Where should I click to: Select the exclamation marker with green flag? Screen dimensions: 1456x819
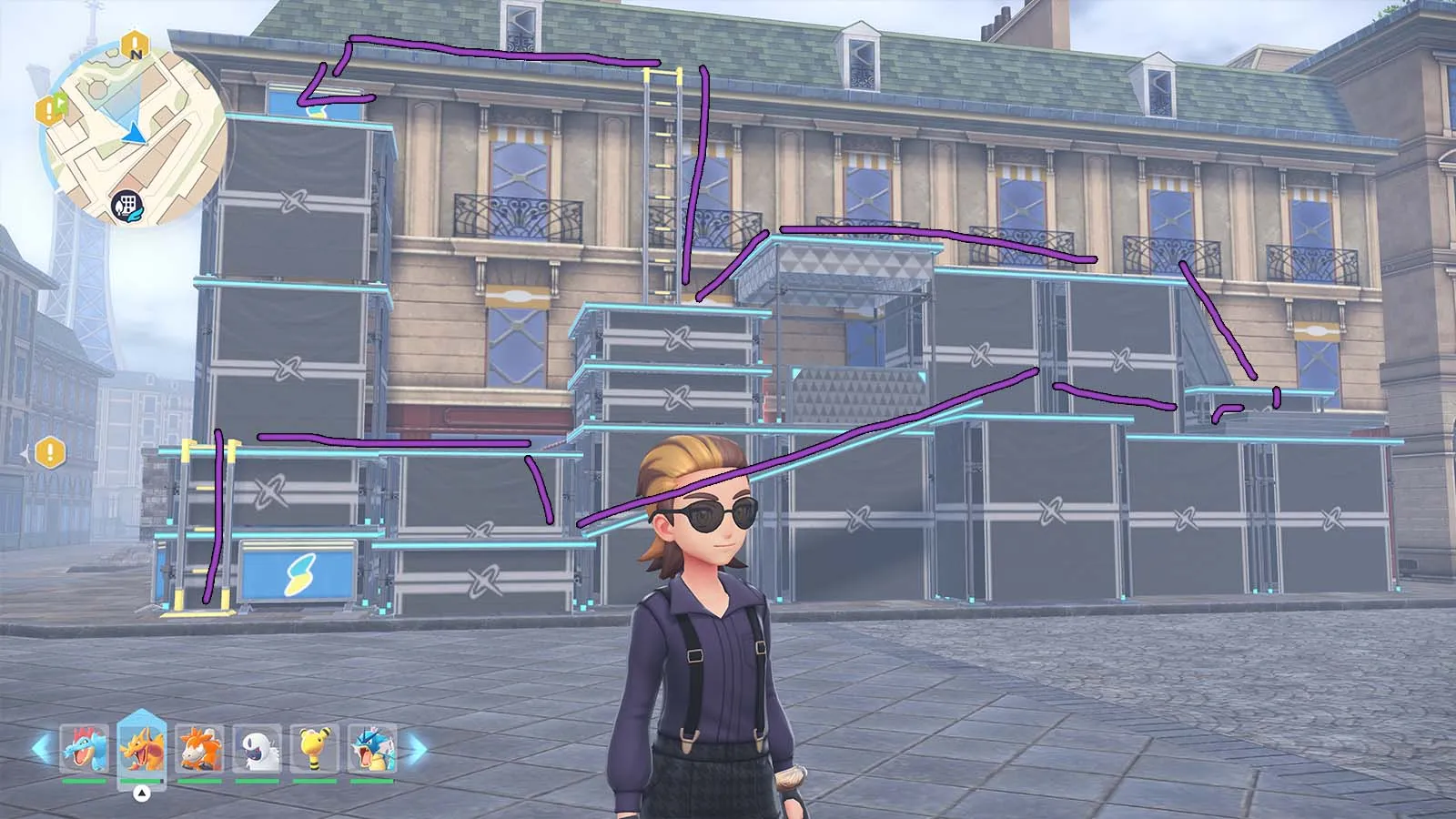click(x=50, y=109)
